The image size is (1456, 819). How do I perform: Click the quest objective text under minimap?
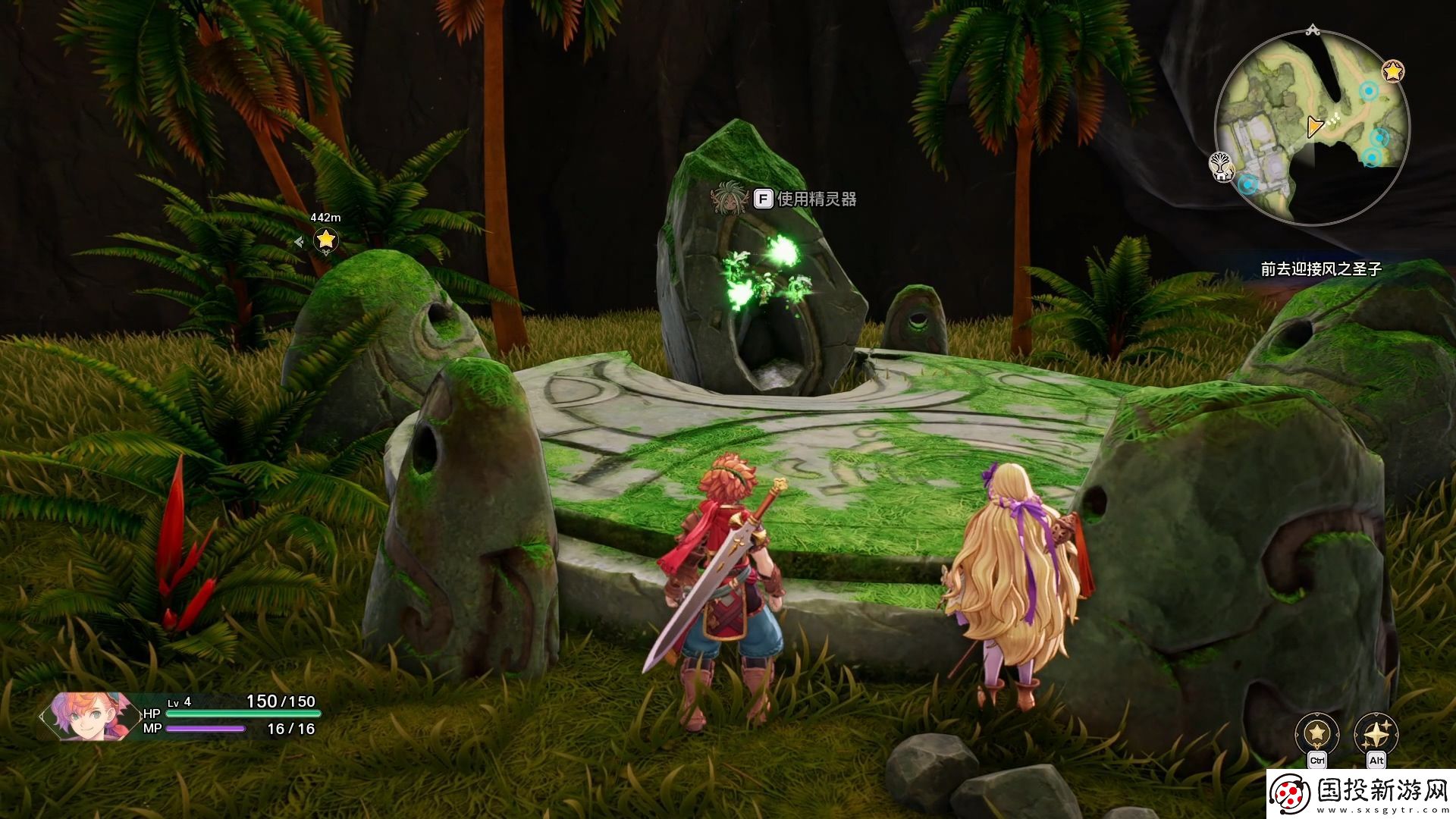click(x=1321, y=269)
